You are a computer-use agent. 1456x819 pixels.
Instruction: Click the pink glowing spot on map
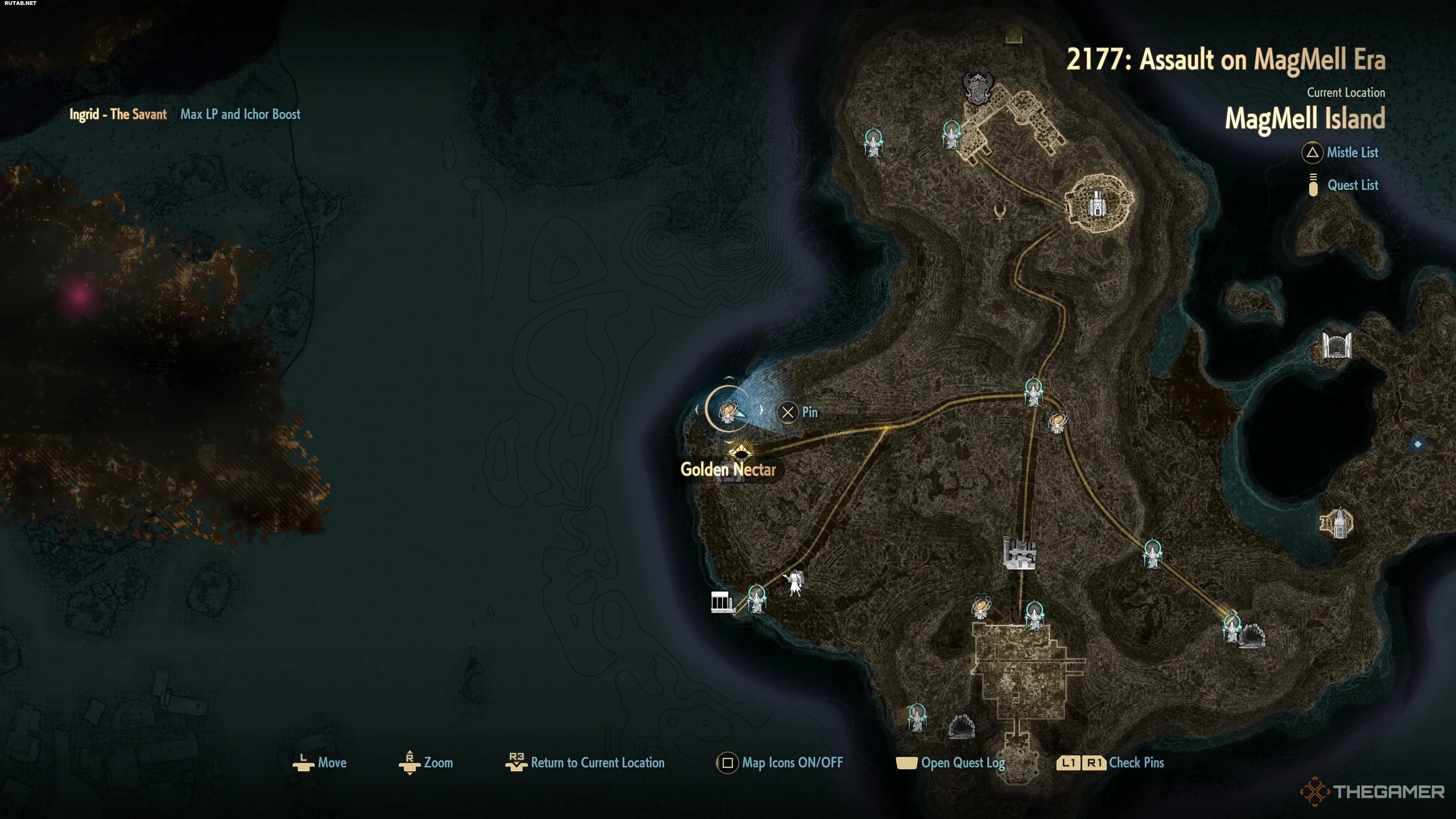click(x=79, y=295)
